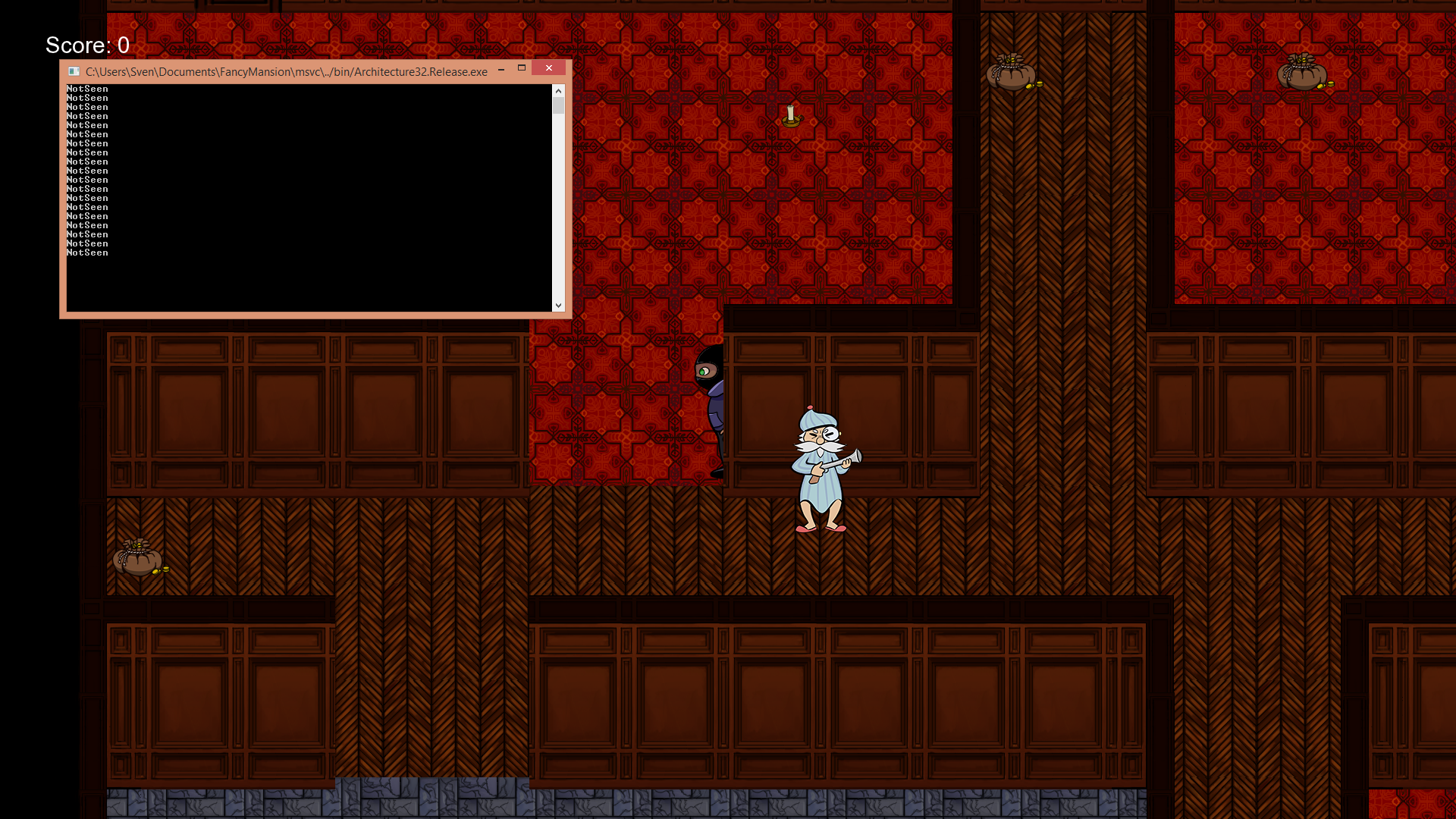Click the candle on the red wallpaper wall
The image size is (1456, 819).
click(792, 114)
